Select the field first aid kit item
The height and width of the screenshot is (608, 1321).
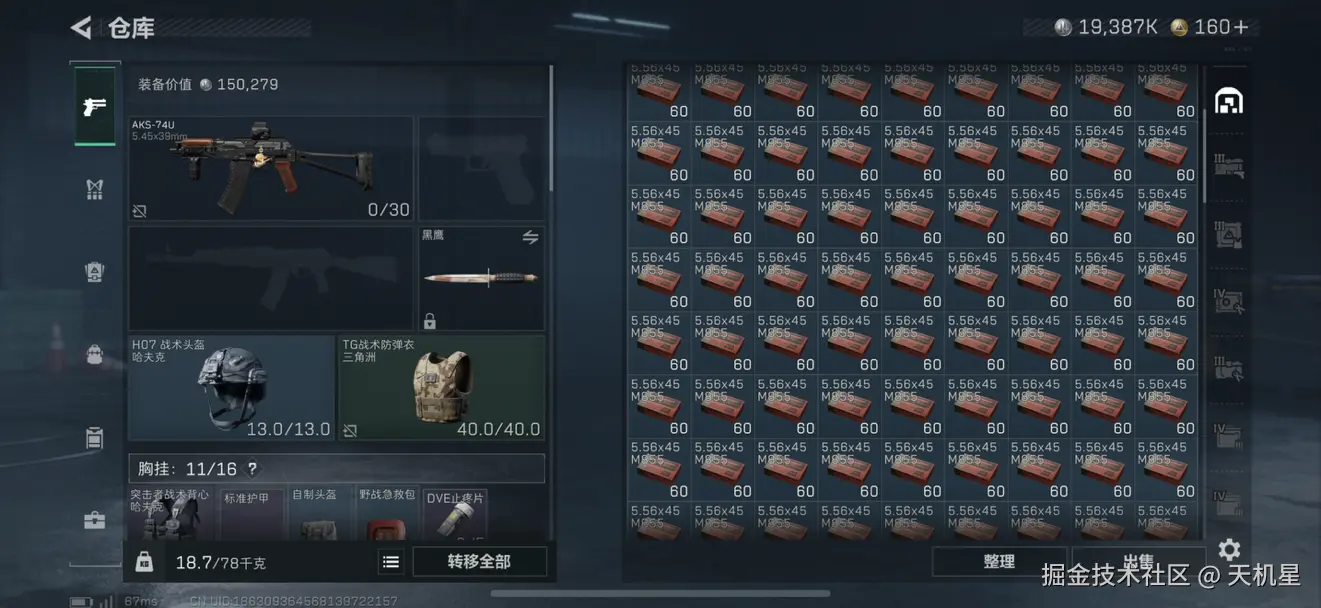[x=387, y=515]
